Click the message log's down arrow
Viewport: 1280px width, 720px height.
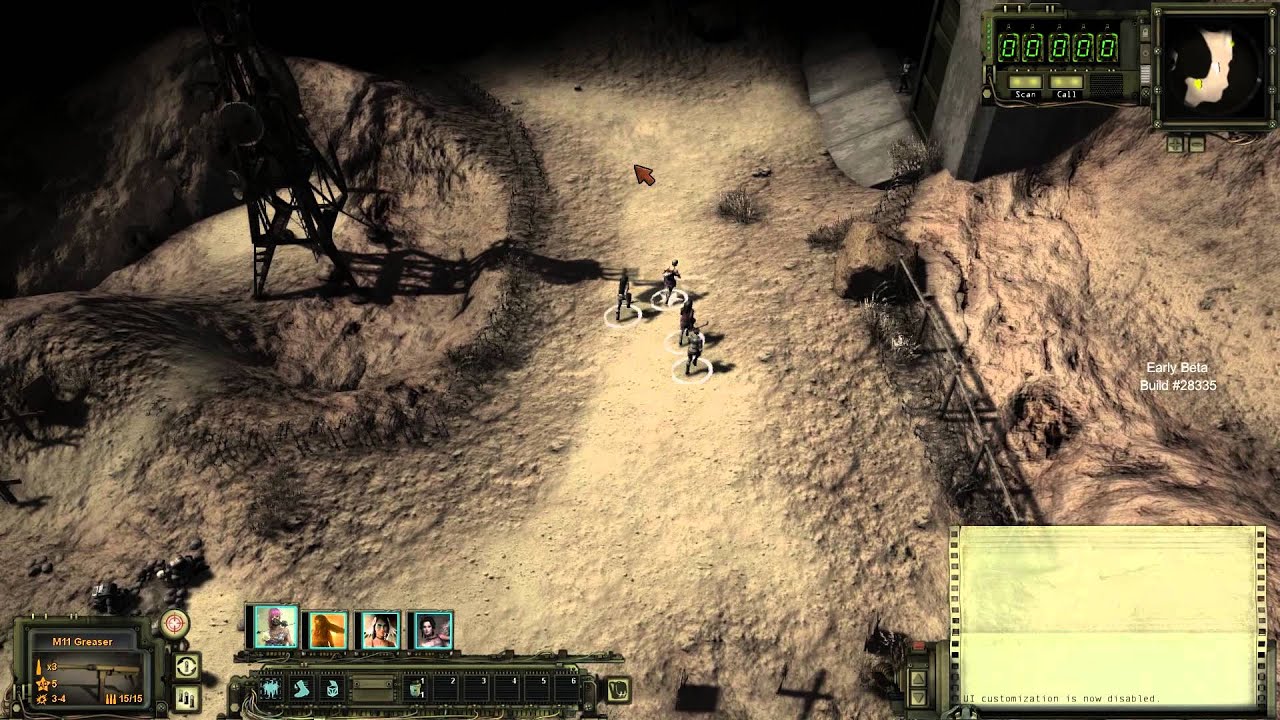917,696
